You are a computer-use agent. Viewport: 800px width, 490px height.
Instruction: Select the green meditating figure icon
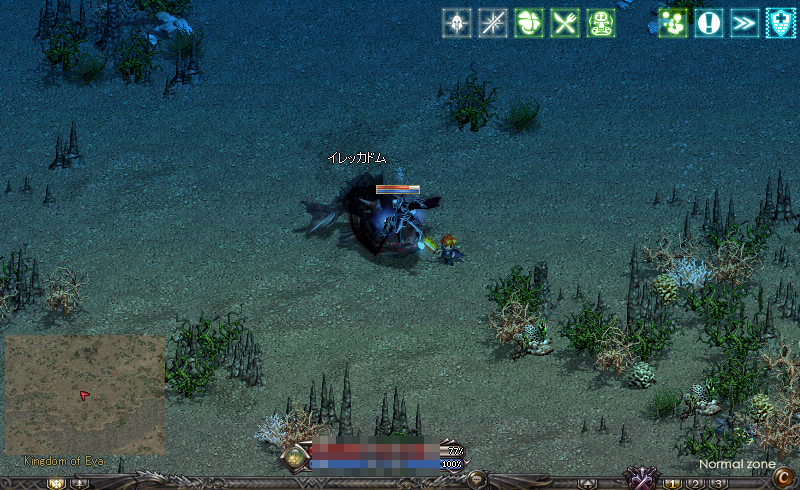[x=601, y=23]
